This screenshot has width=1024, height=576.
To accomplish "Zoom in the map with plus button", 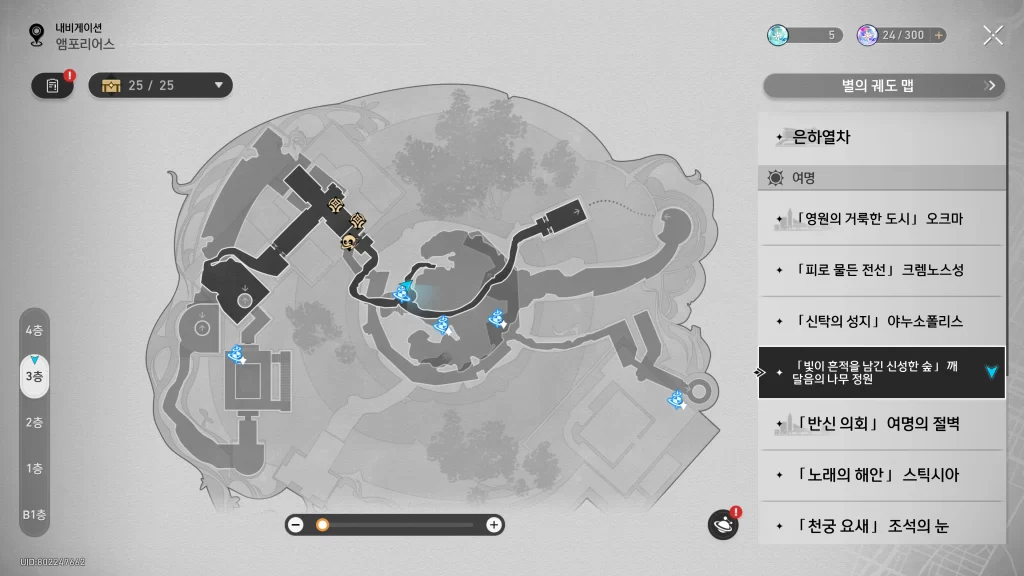I will tap(493, 524).
